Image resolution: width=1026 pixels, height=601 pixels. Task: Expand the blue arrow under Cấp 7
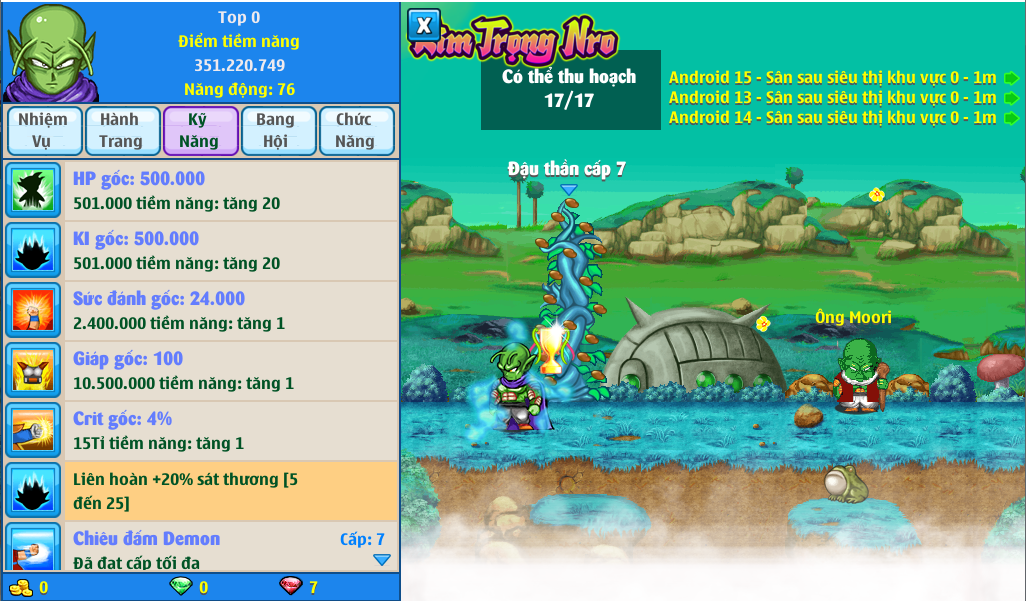[x=382, y=560]
